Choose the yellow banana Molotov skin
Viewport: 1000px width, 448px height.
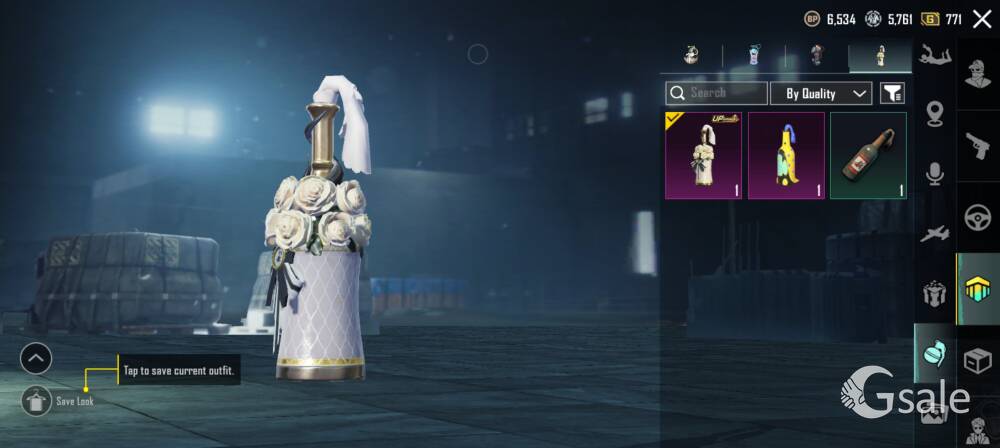[786, 155]
